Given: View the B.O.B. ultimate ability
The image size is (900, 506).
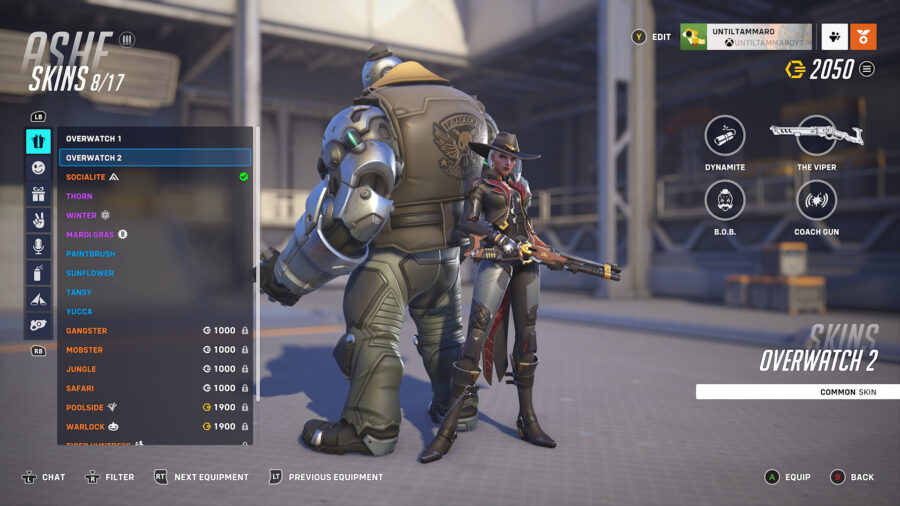Looking at the screenshot, I should (x=725, y=200).
